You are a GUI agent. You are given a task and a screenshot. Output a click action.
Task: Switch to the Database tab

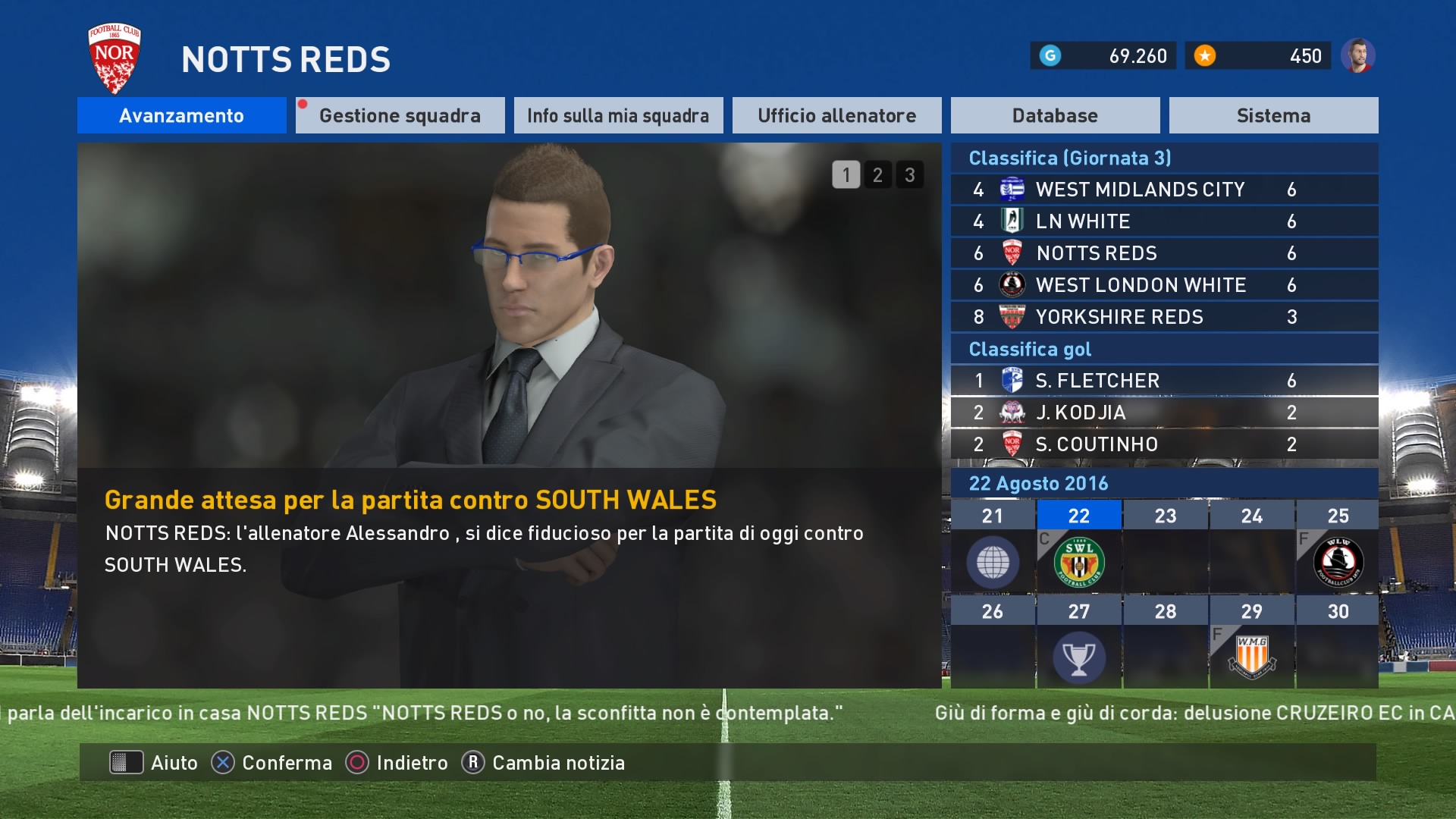click(x=1055, y=115)
